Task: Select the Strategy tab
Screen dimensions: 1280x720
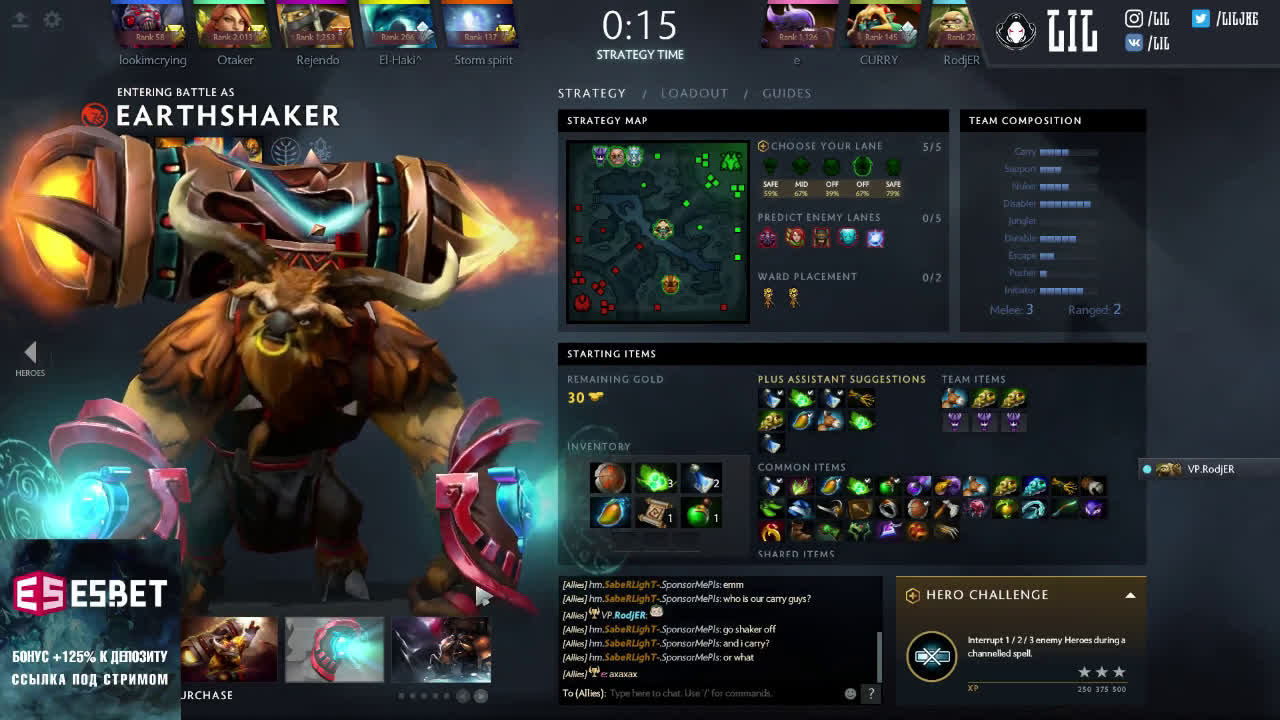Action: point(592,93)
